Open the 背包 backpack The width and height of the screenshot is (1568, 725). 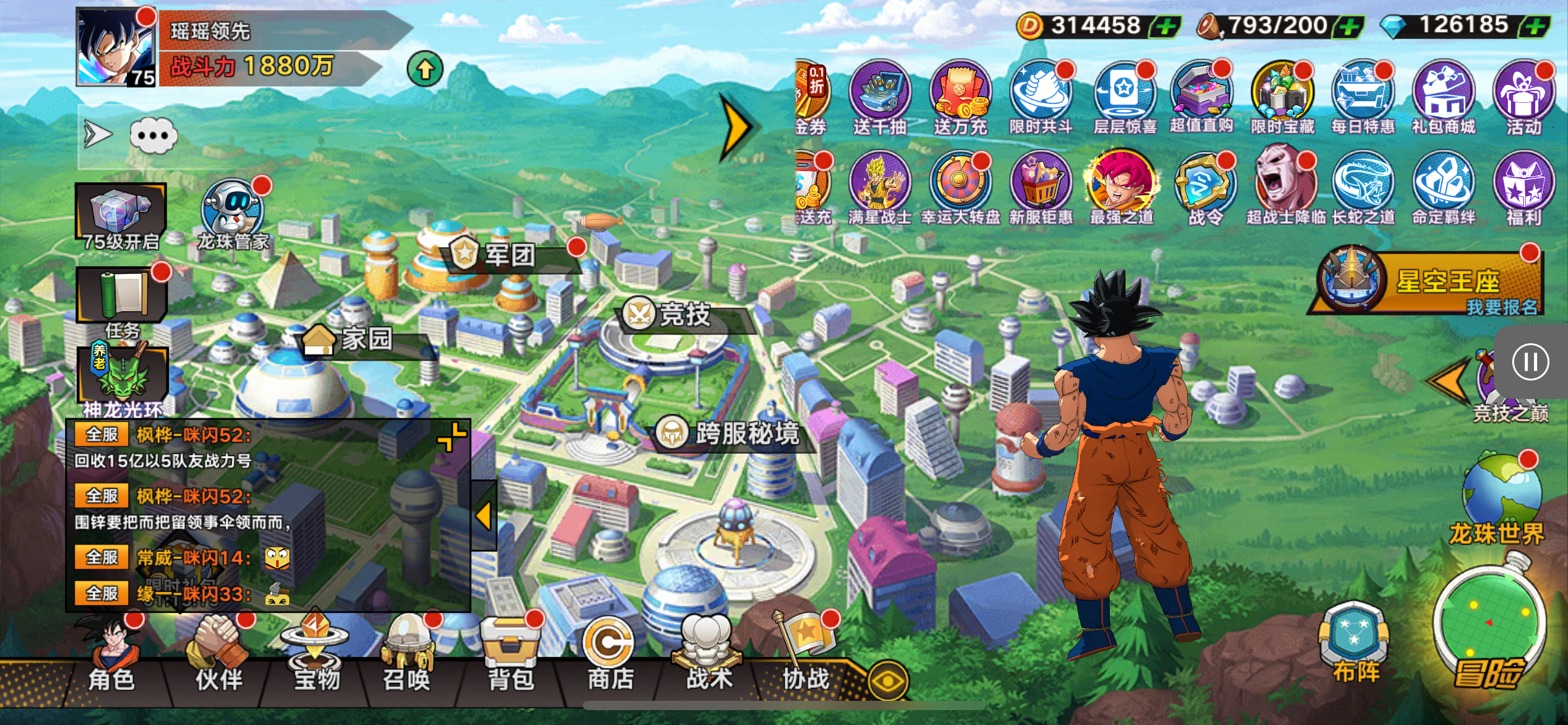click(510, 657)
